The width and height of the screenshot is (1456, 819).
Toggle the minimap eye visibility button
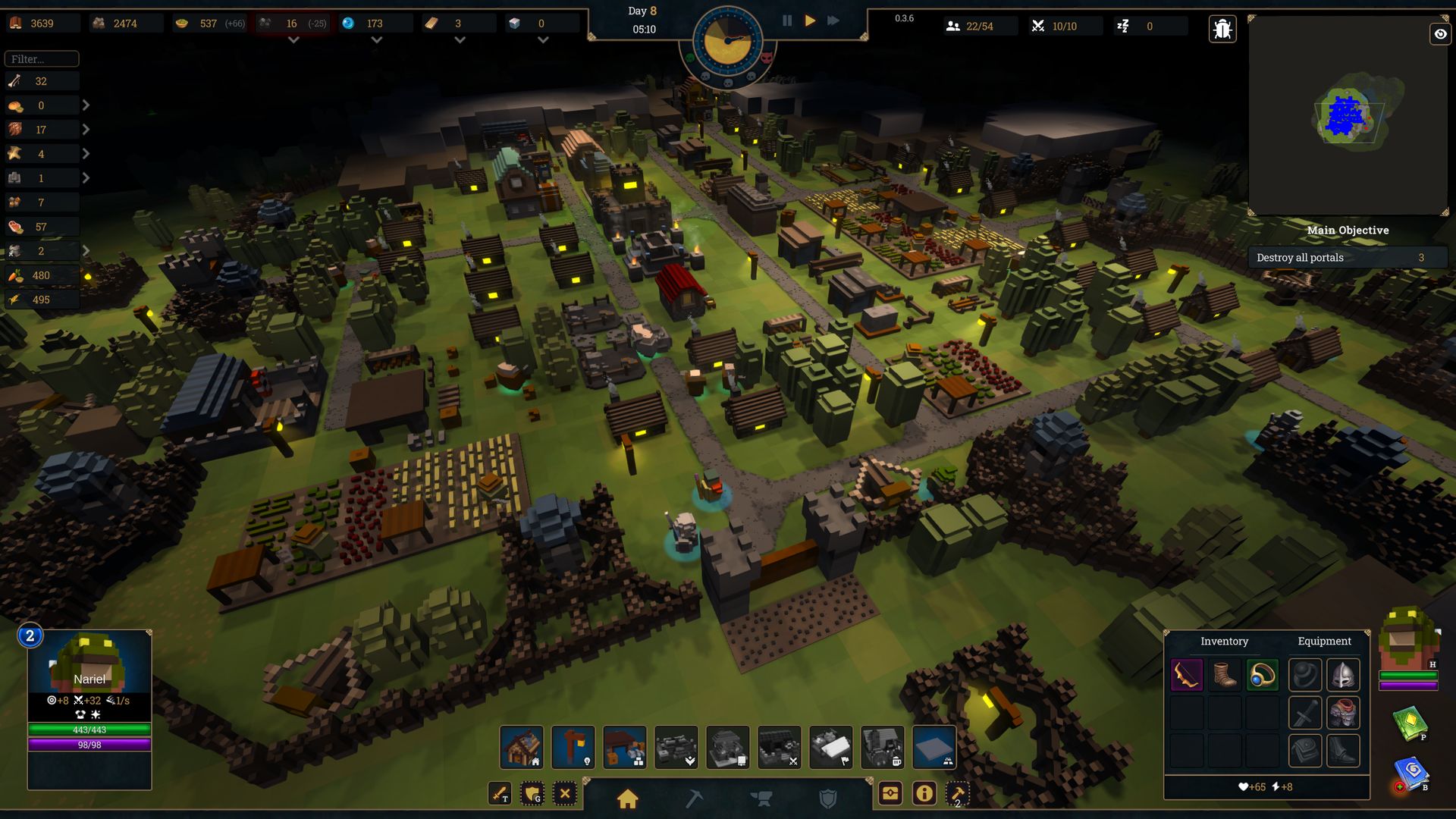point(1440,34)
